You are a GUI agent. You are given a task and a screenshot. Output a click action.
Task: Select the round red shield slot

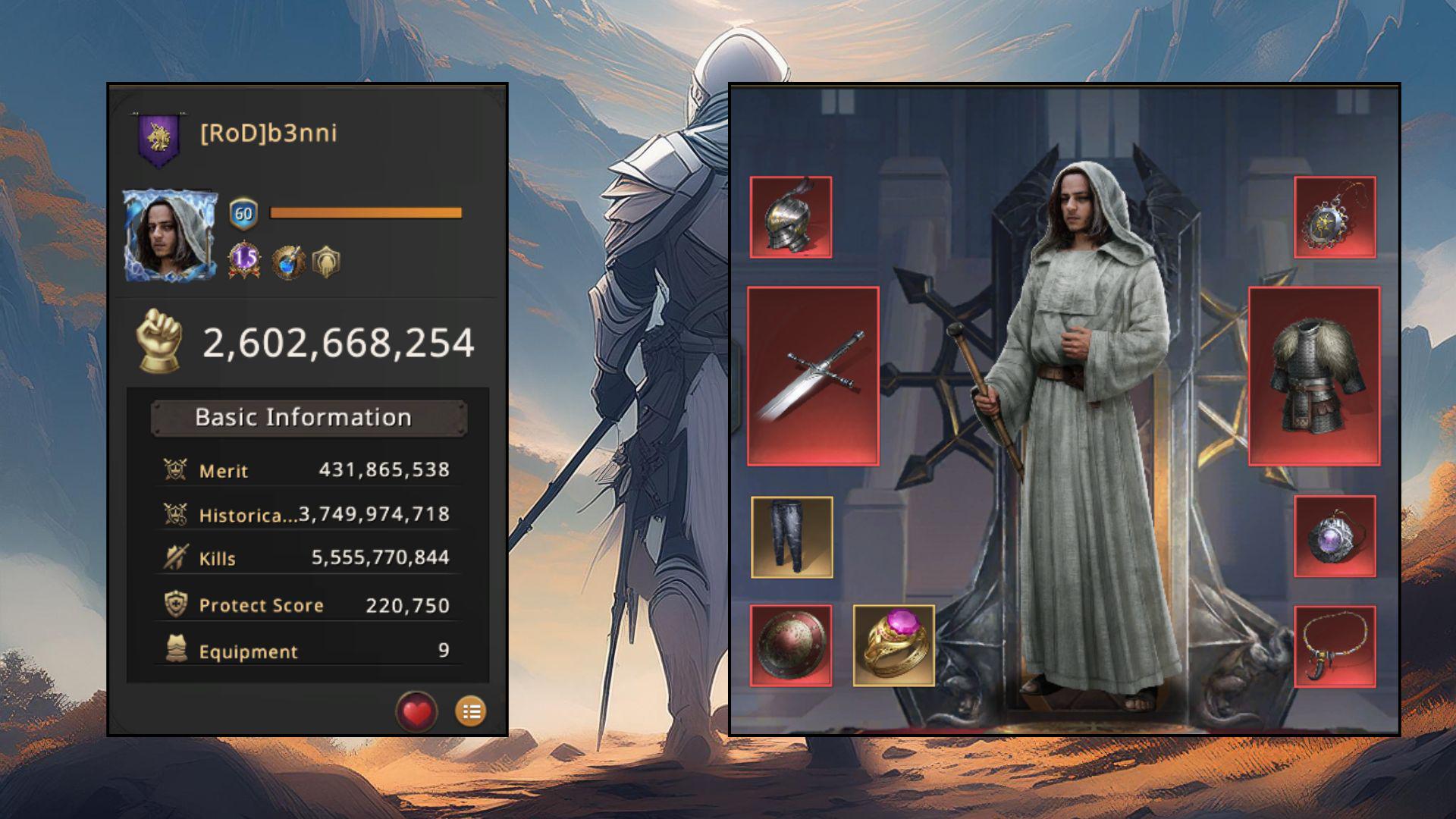pos(791,646)
